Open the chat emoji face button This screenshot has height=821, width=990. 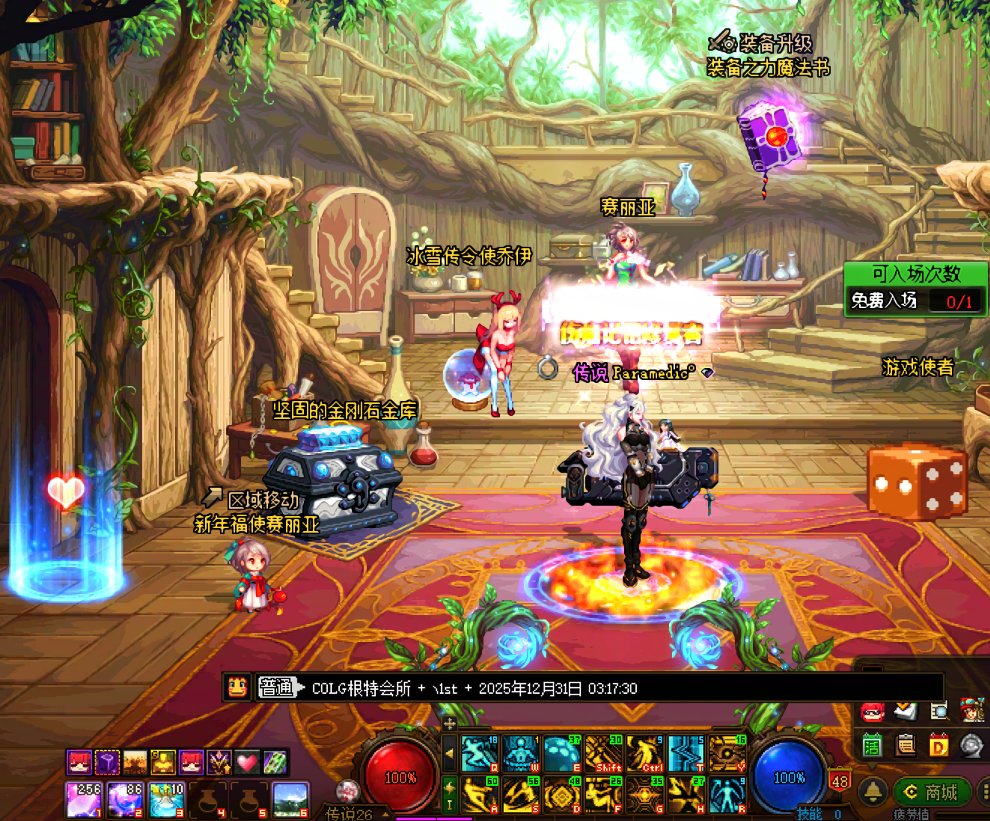click(238, 687)
